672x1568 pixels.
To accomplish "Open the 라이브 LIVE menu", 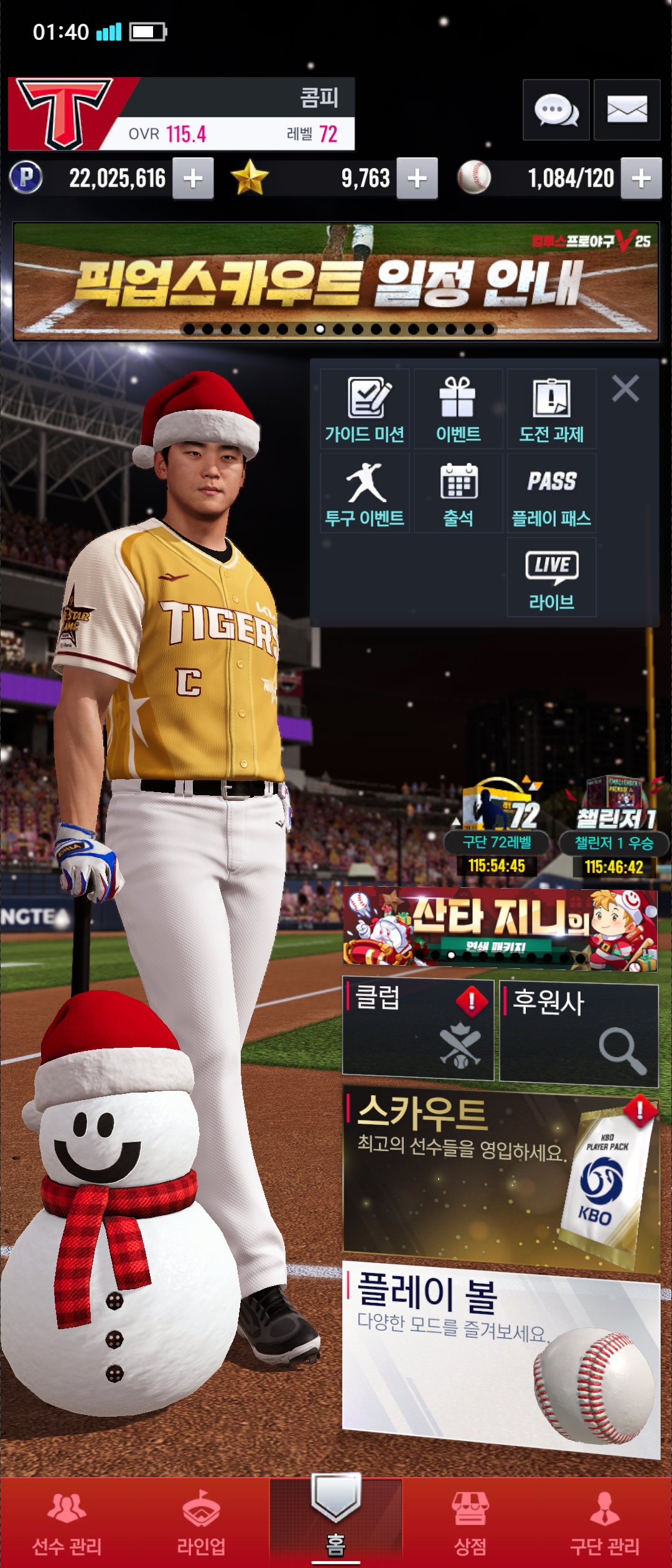I will 551,577.
